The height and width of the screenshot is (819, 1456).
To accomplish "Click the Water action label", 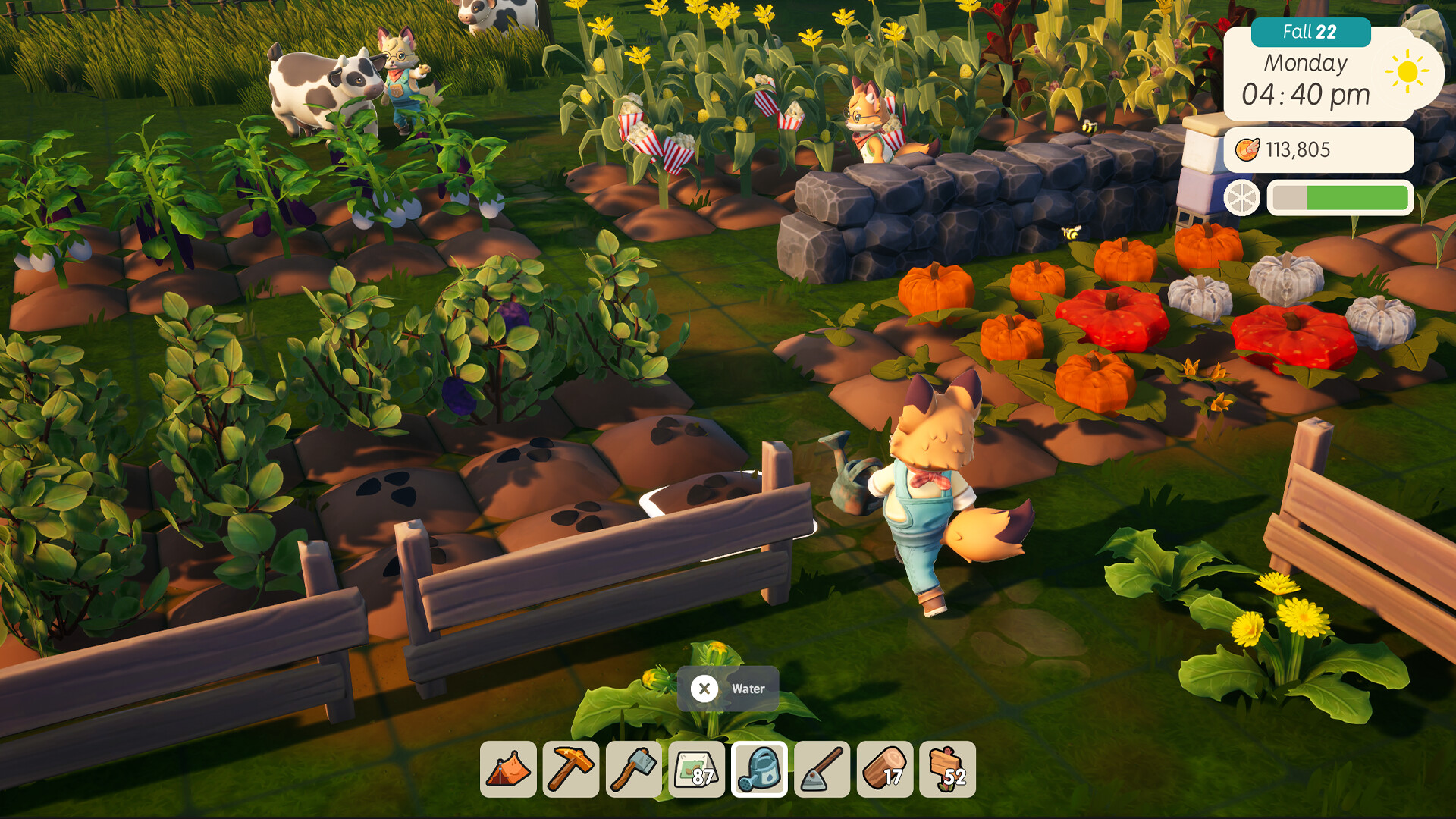I will click(x=748, y=689).
